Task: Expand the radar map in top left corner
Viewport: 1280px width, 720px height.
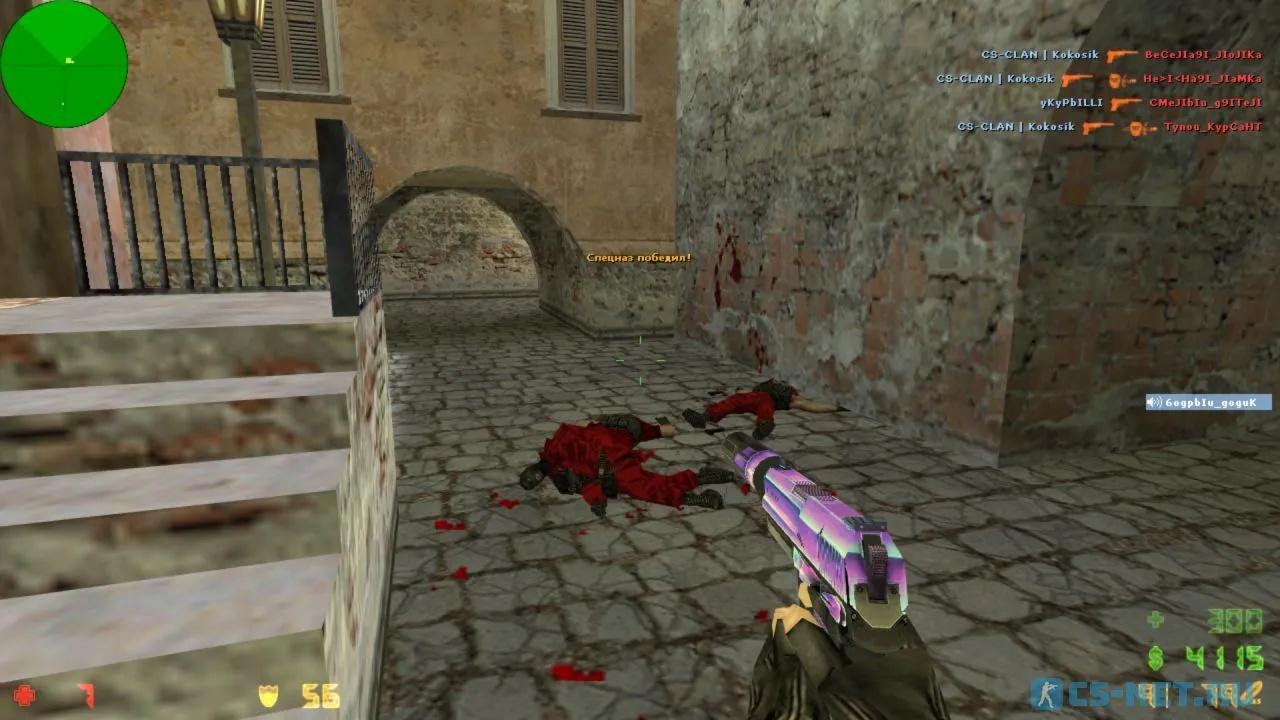Action: tap(64, 64)
